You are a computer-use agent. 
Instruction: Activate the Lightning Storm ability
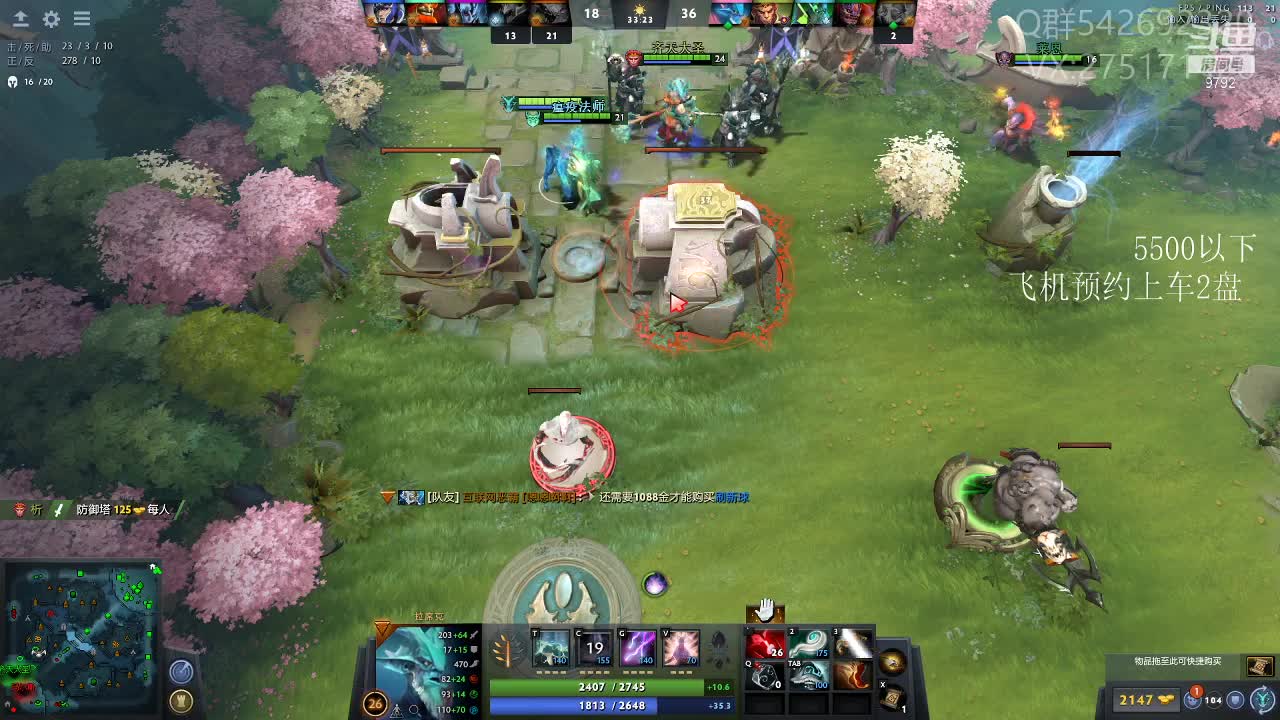coord(638,649)
